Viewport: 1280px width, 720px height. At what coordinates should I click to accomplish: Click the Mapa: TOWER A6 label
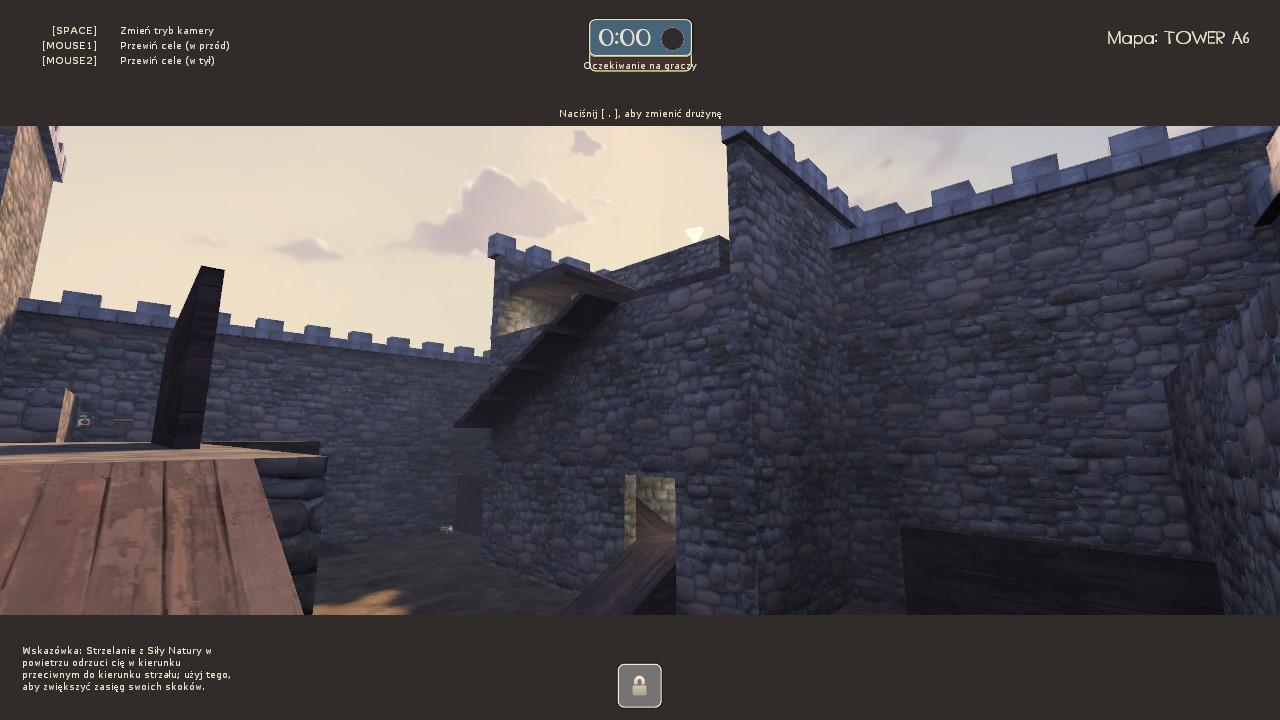click(x=1178, y=38)
